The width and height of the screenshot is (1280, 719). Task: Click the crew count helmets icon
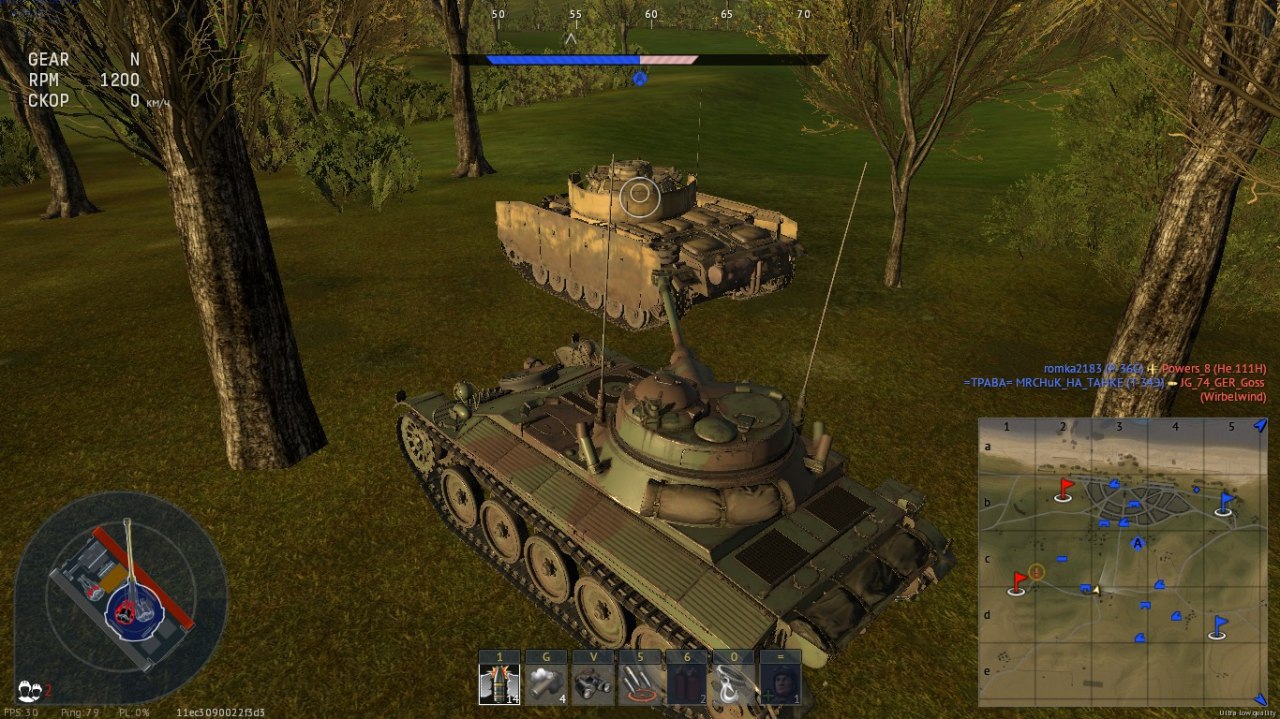[30, 690]
